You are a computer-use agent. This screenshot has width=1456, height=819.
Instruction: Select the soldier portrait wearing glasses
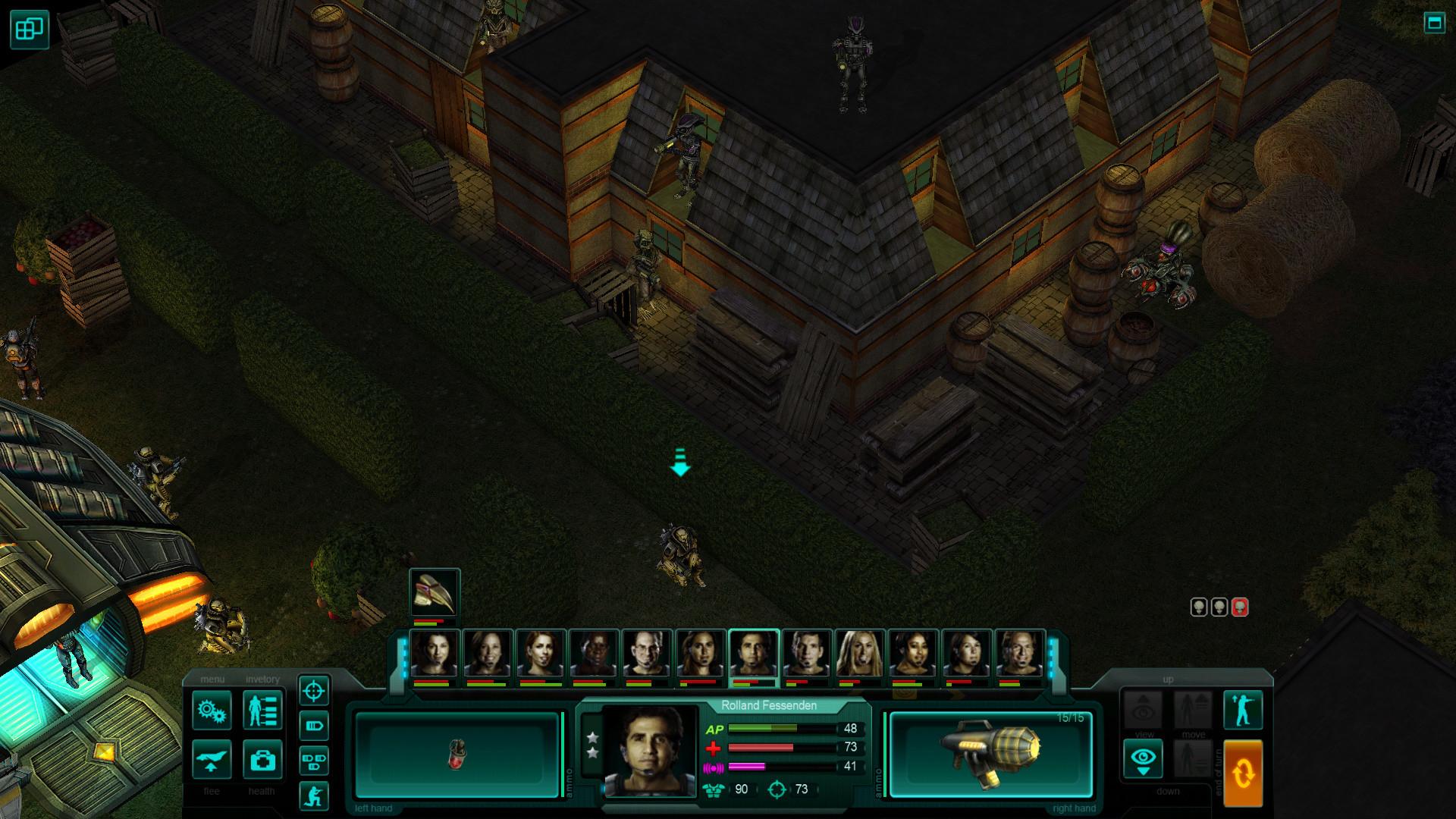tap(647, 654)
